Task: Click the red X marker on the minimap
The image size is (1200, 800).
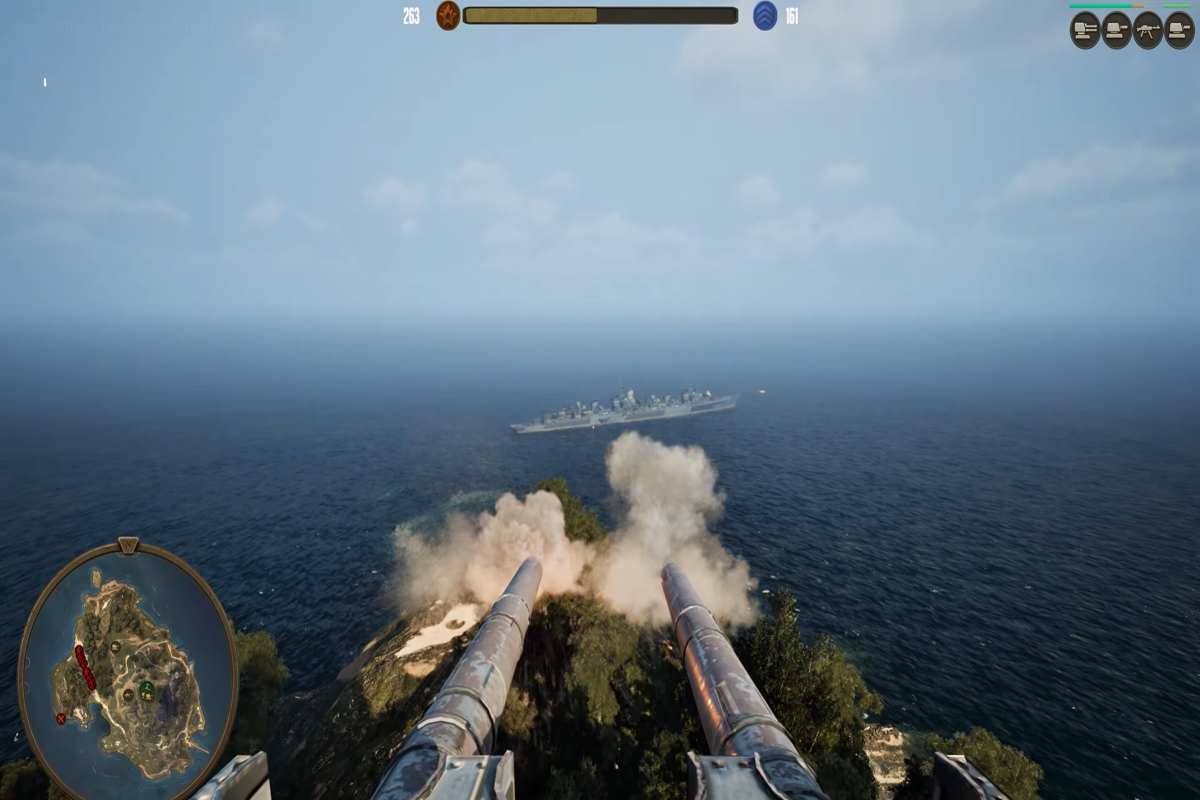Action: coord(61,718)
